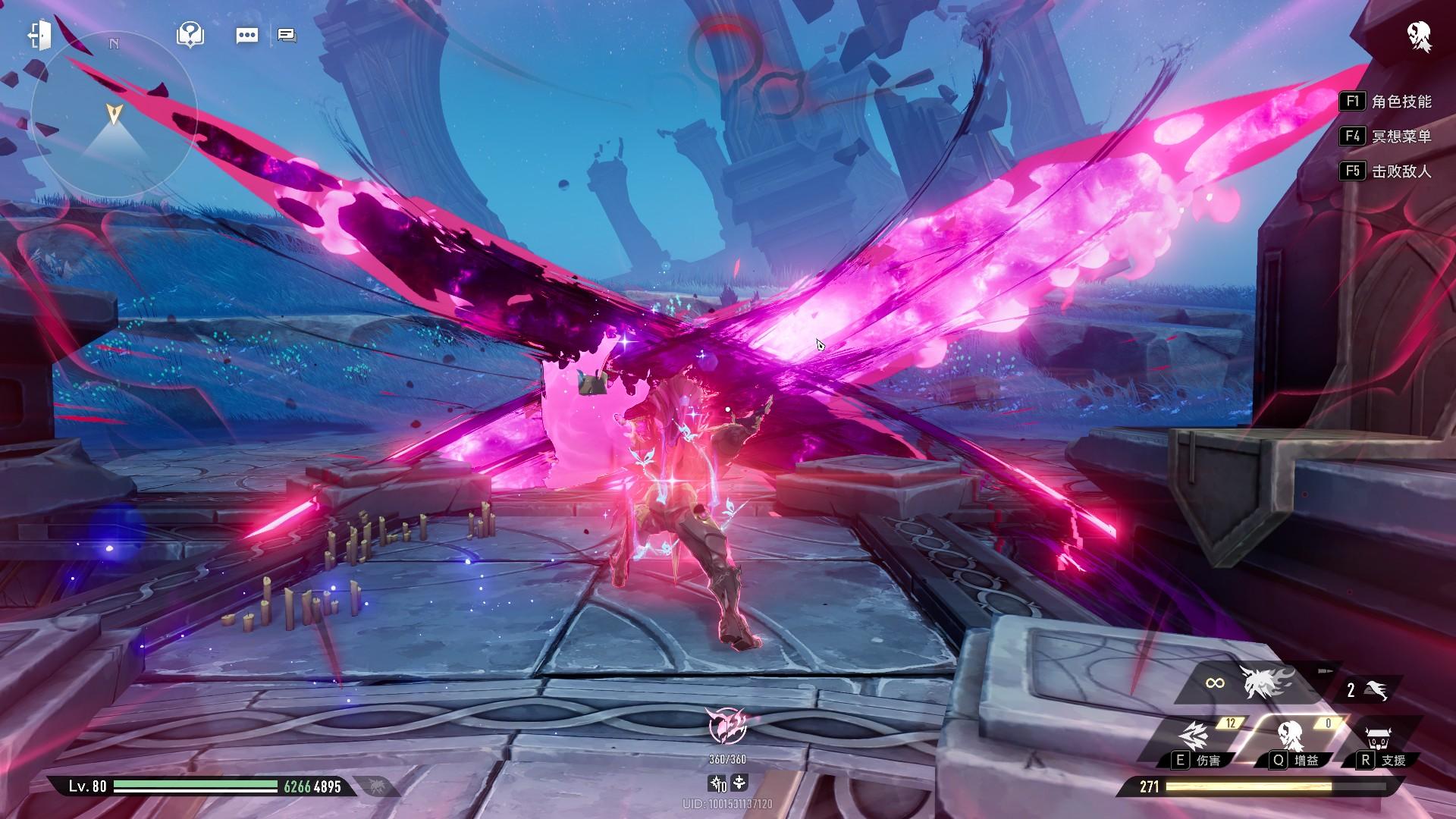This screenshot has height=819, width=1456.
Task: Click the exit door icon
Action: tap(39, 34)
